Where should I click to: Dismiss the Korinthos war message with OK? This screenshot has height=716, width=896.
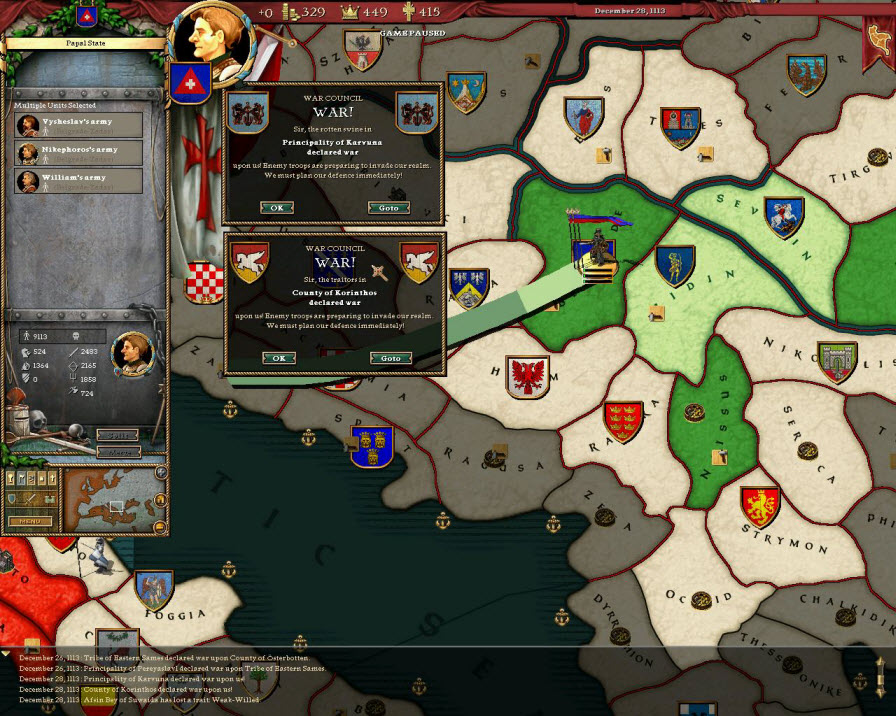[x=278, y=358]
